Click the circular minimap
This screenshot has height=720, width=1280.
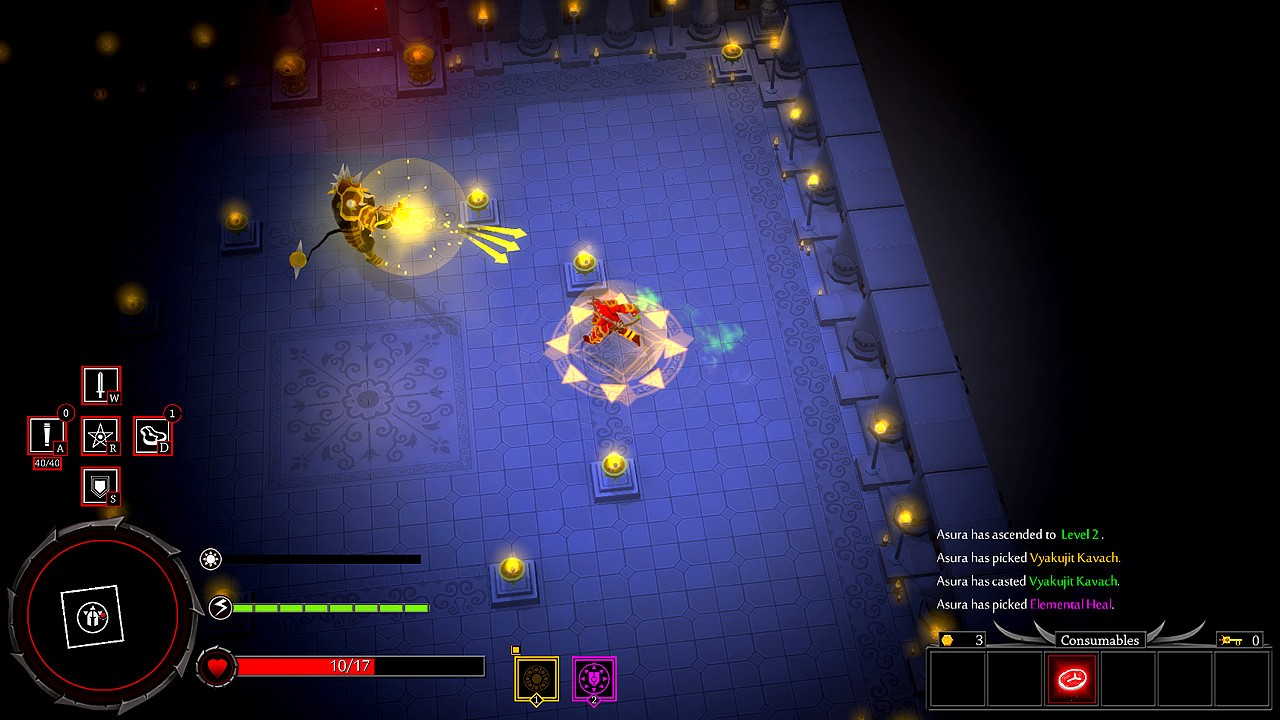click(100, 614)
